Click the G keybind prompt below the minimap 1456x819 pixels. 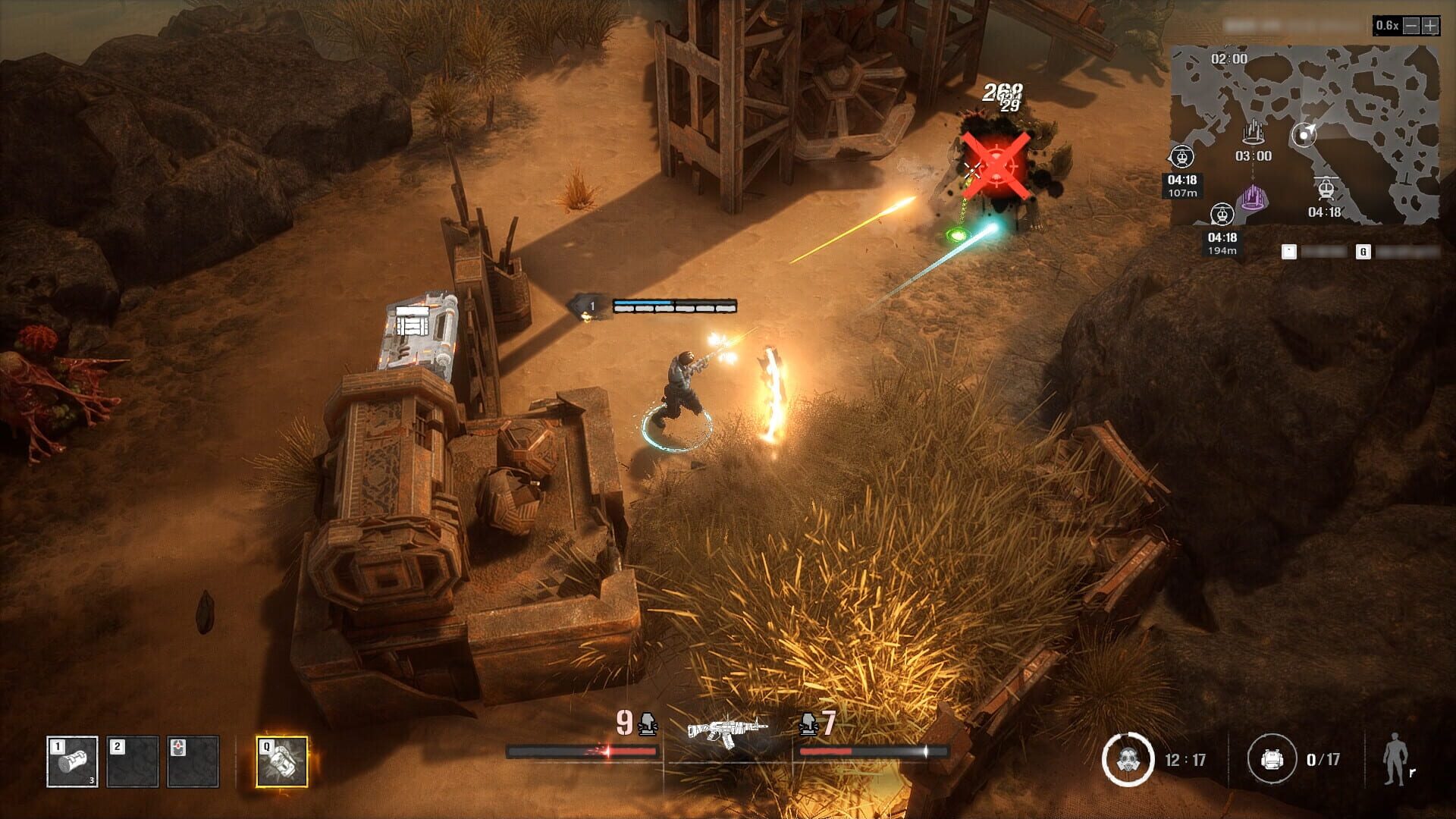[1363, 252]
